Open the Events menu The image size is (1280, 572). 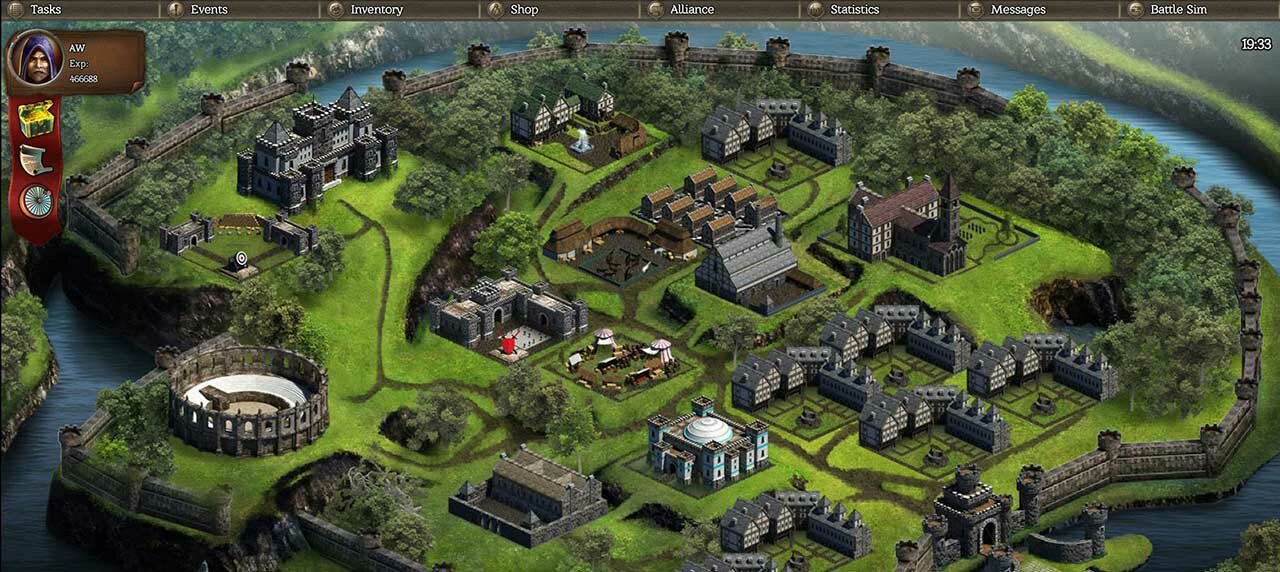pos(208,10)
